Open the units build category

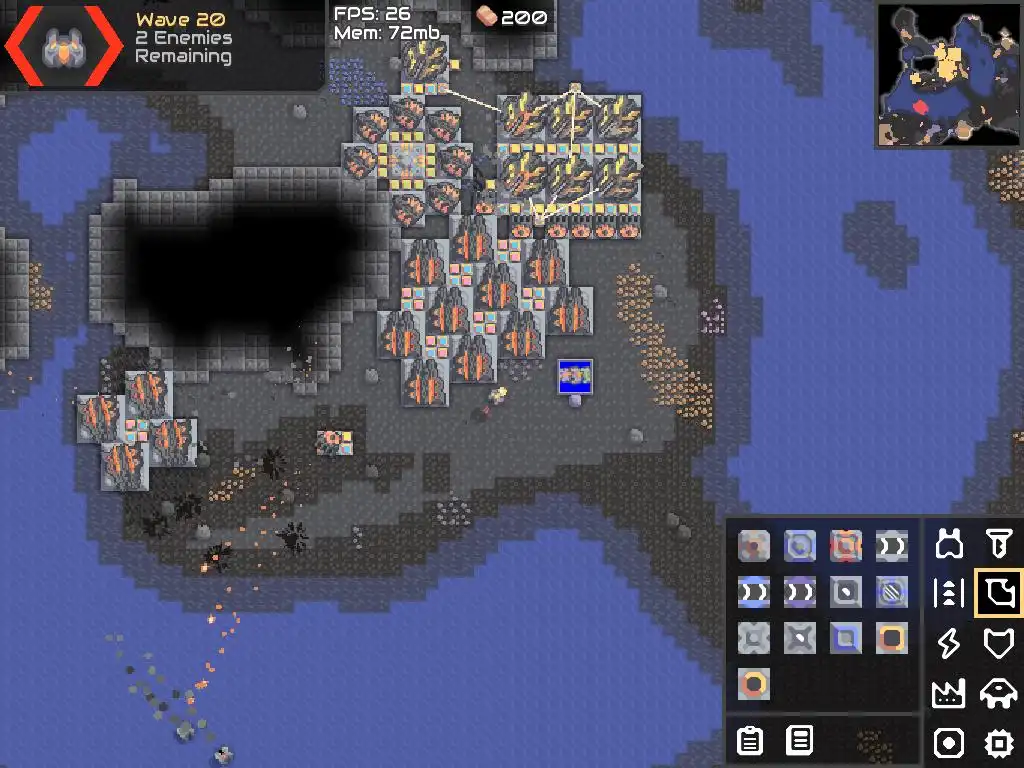(x=998, y=692)
